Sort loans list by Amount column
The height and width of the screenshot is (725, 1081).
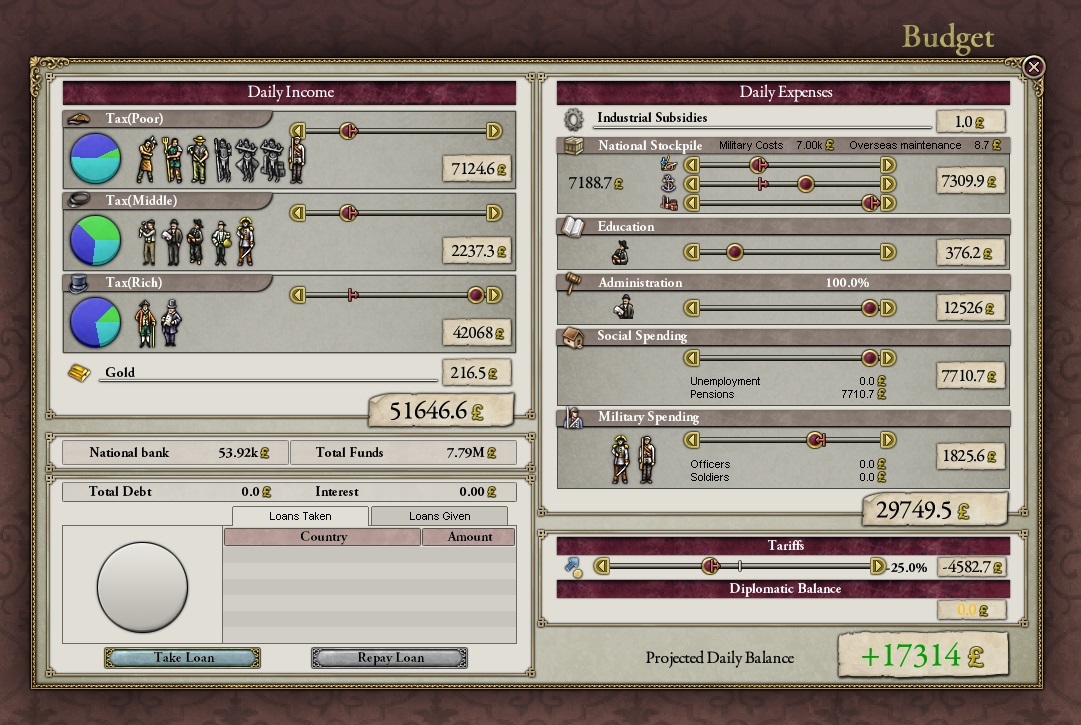point(469,537)
